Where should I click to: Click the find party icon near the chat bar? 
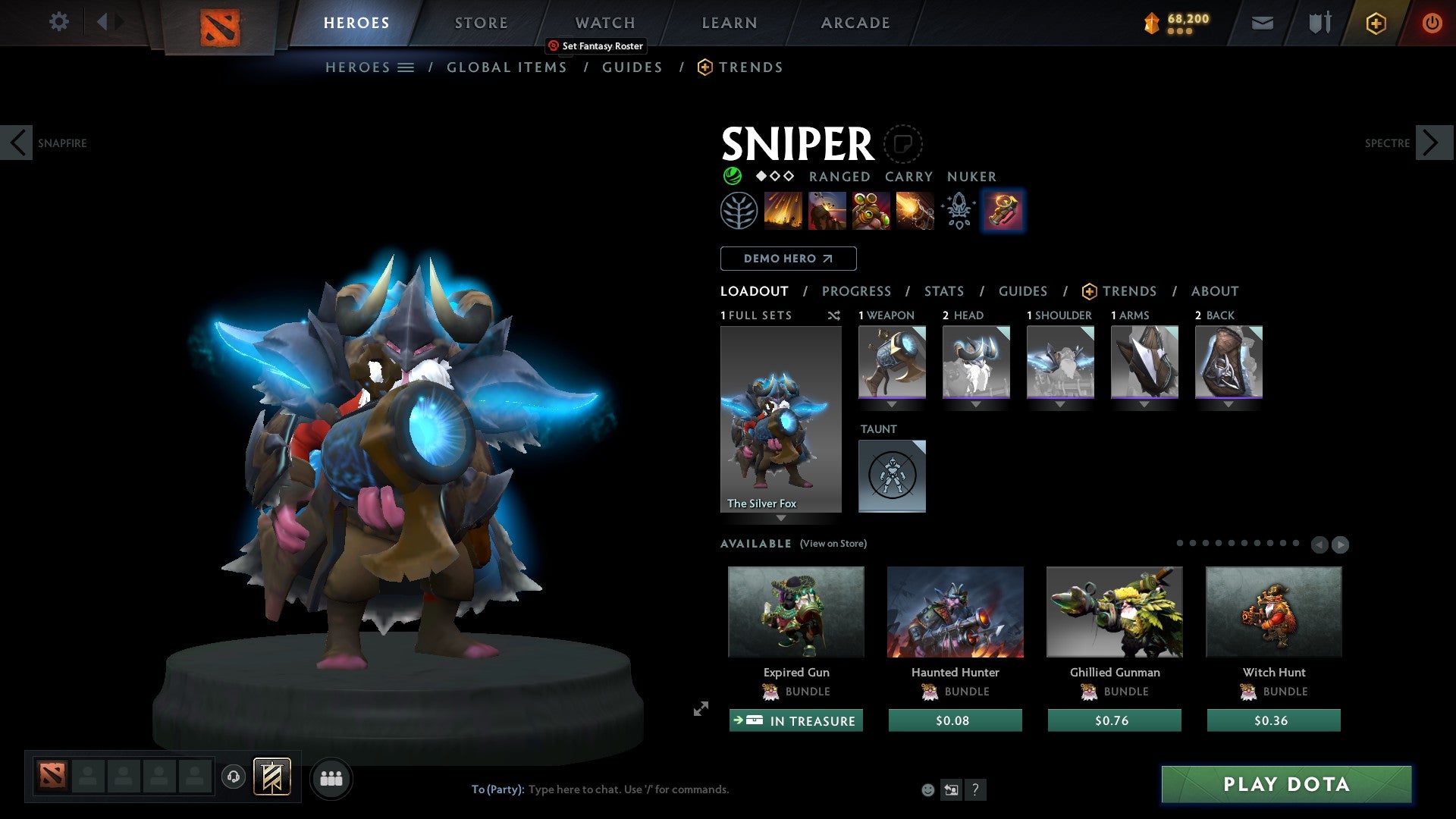331,777
